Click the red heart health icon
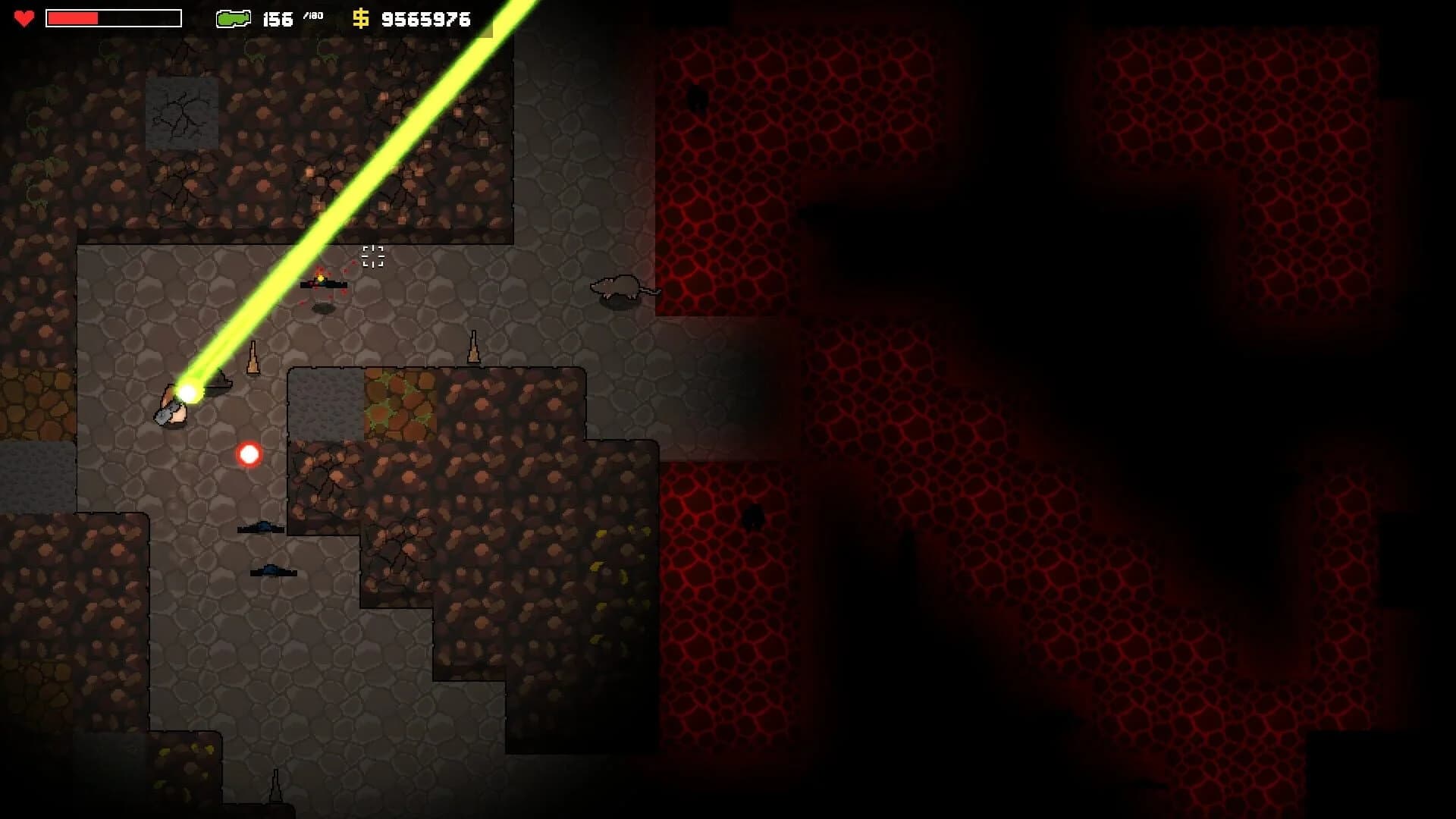The width and height of the screenshot is (1456, 819). coord(24,18)
